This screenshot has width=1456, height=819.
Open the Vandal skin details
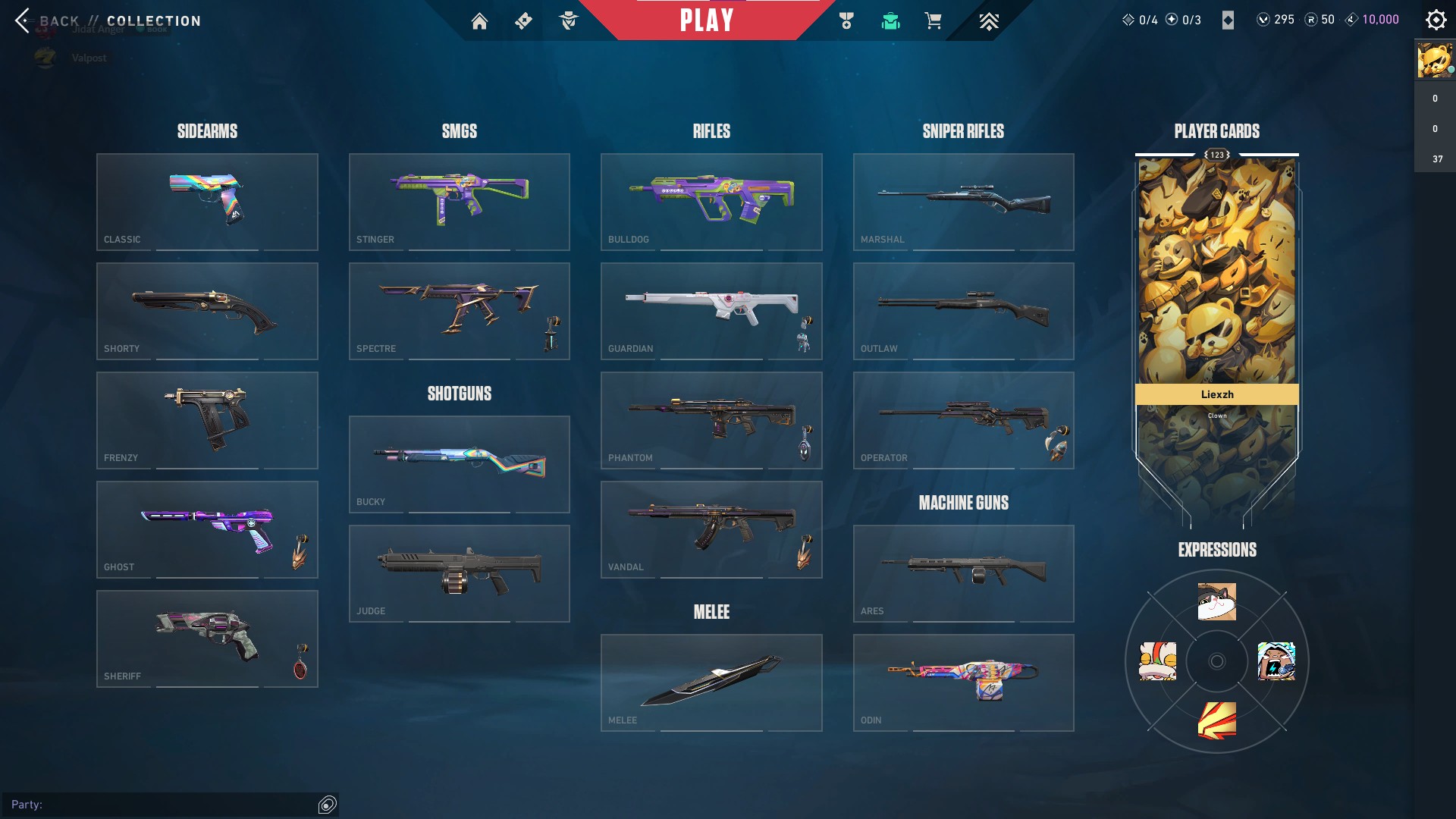[x=711, y=529]
